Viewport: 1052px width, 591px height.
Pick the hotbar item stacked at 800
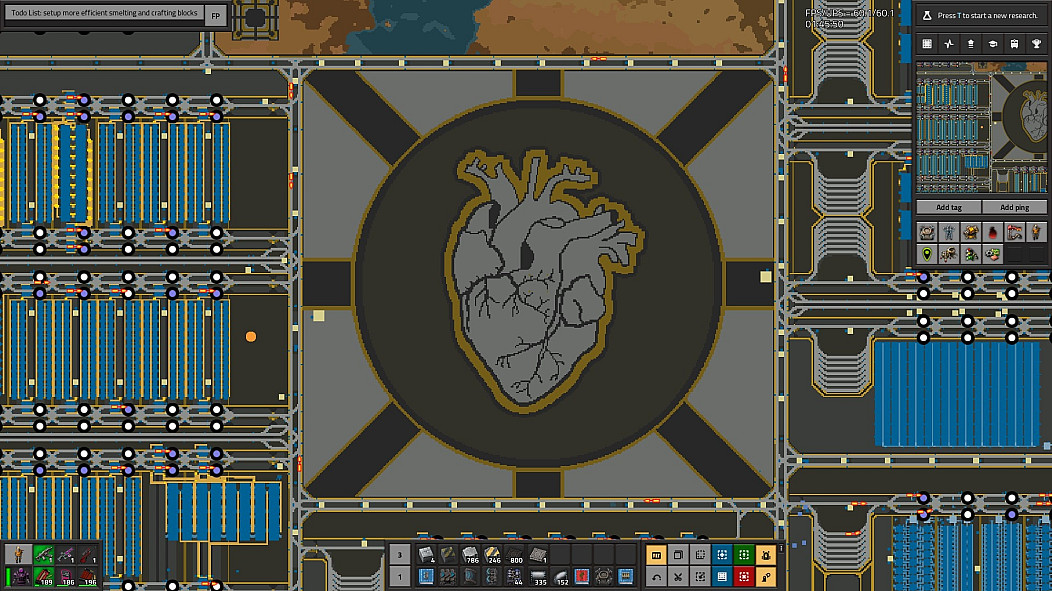515,555
